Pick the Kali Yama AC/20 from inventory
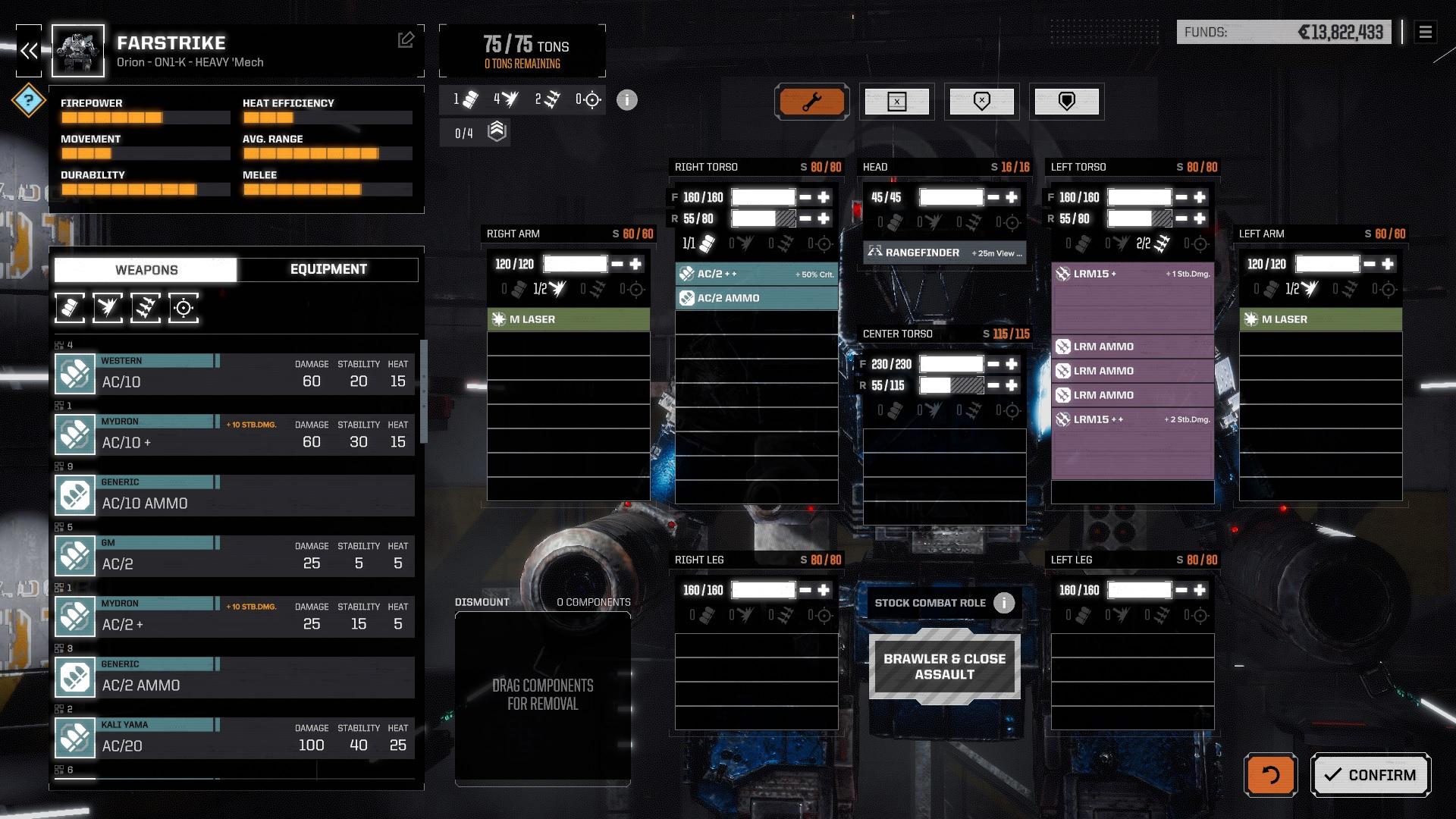The width and height of the screenshot is (1456, 819). click(235, 738)
